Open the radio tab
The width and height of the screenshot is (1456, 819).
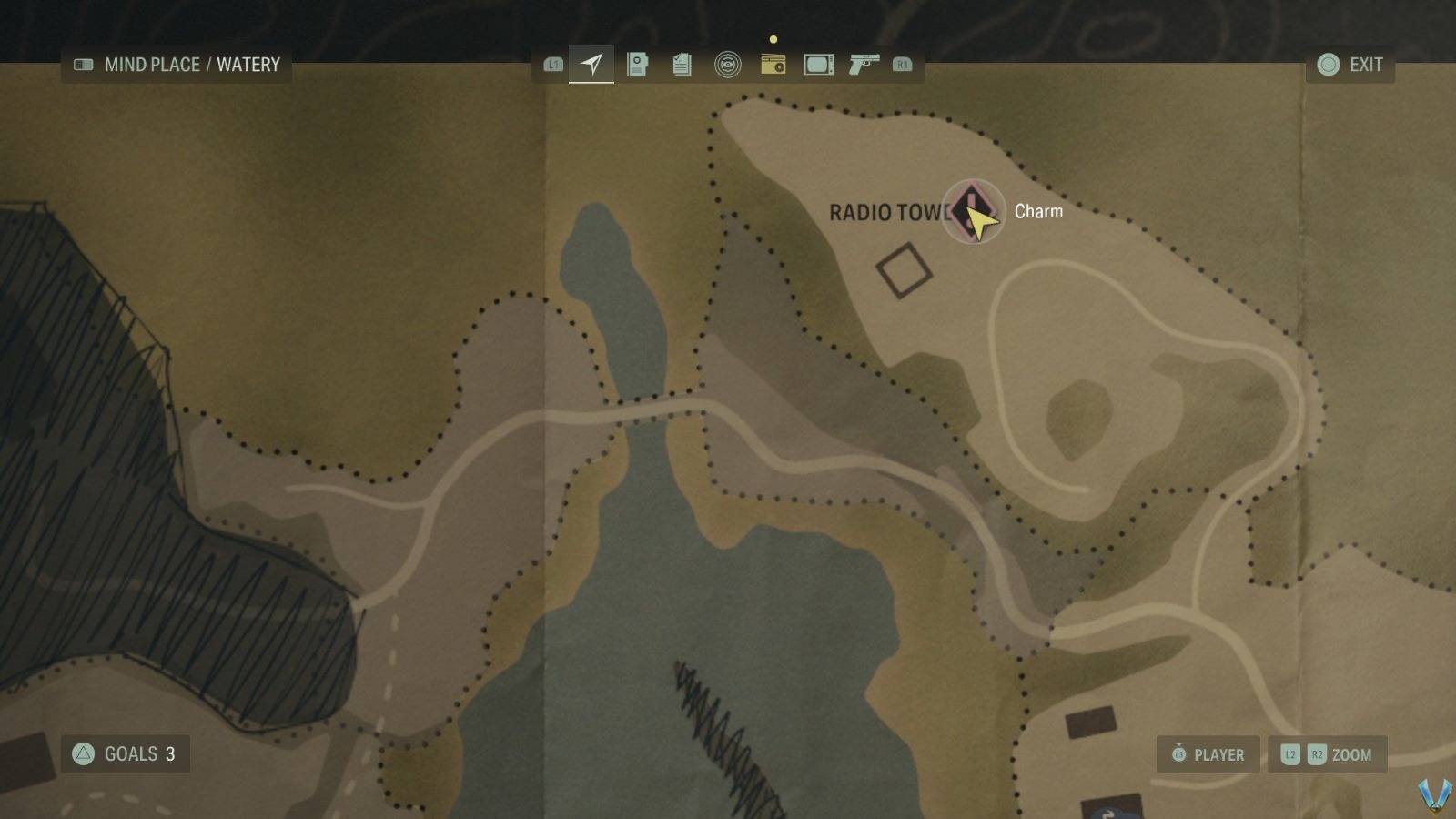pyautogui.click(x=773, y=65)
